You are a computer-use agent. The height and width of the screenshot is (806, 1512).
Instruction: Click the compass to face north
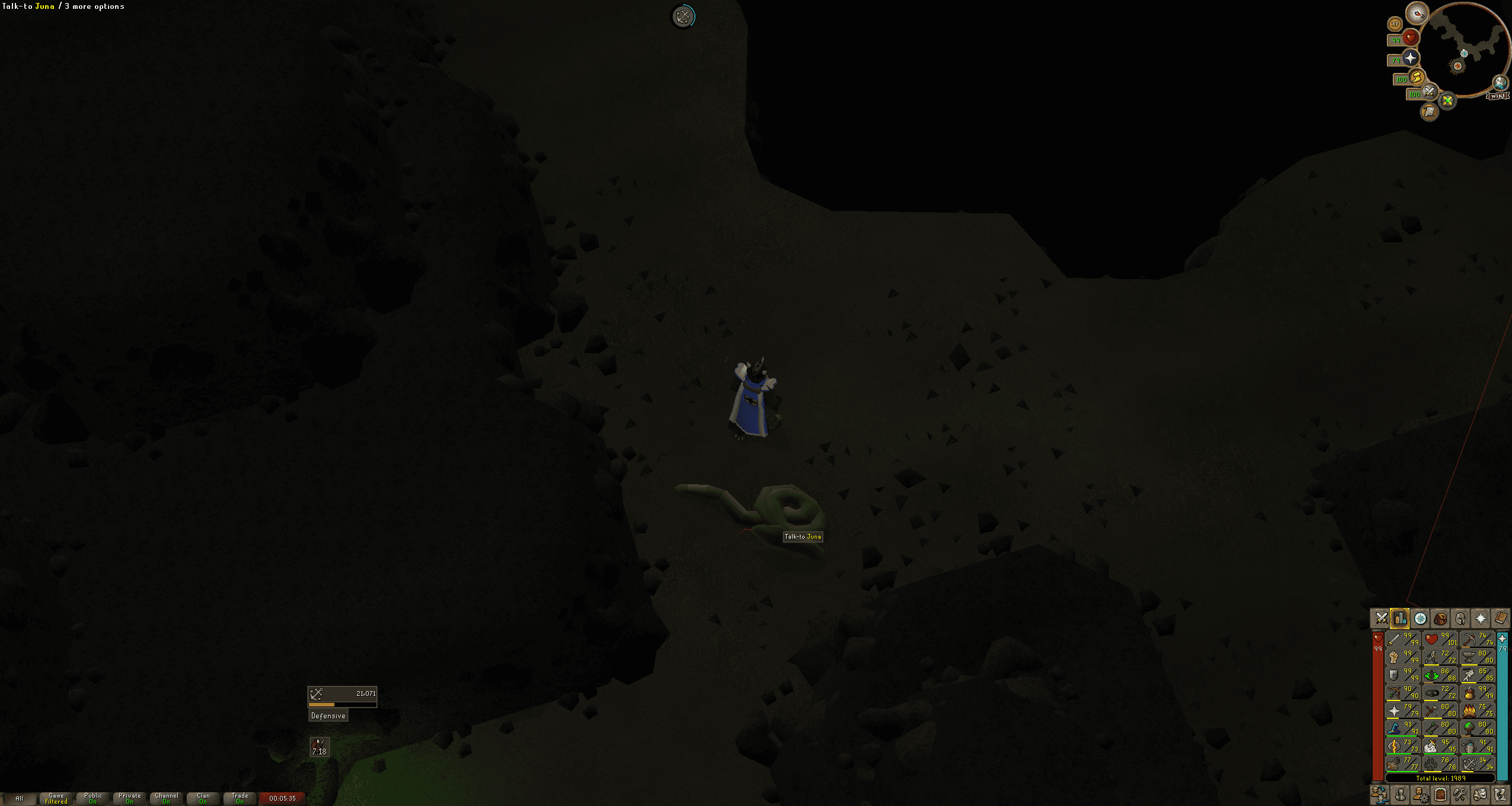(1416, 14)
